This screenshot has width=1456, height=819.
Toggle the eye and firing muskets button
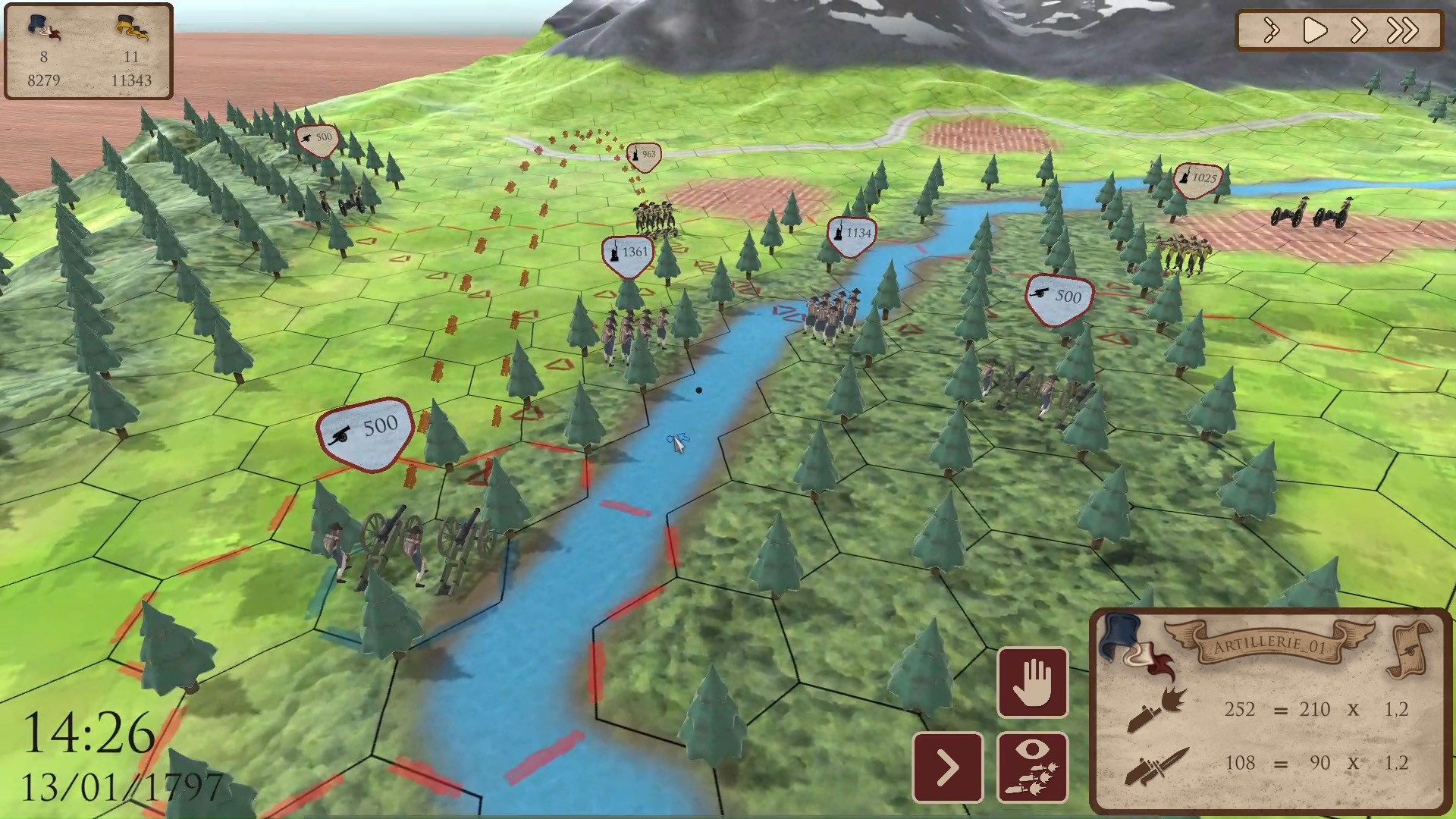(x=1032, y=767)
